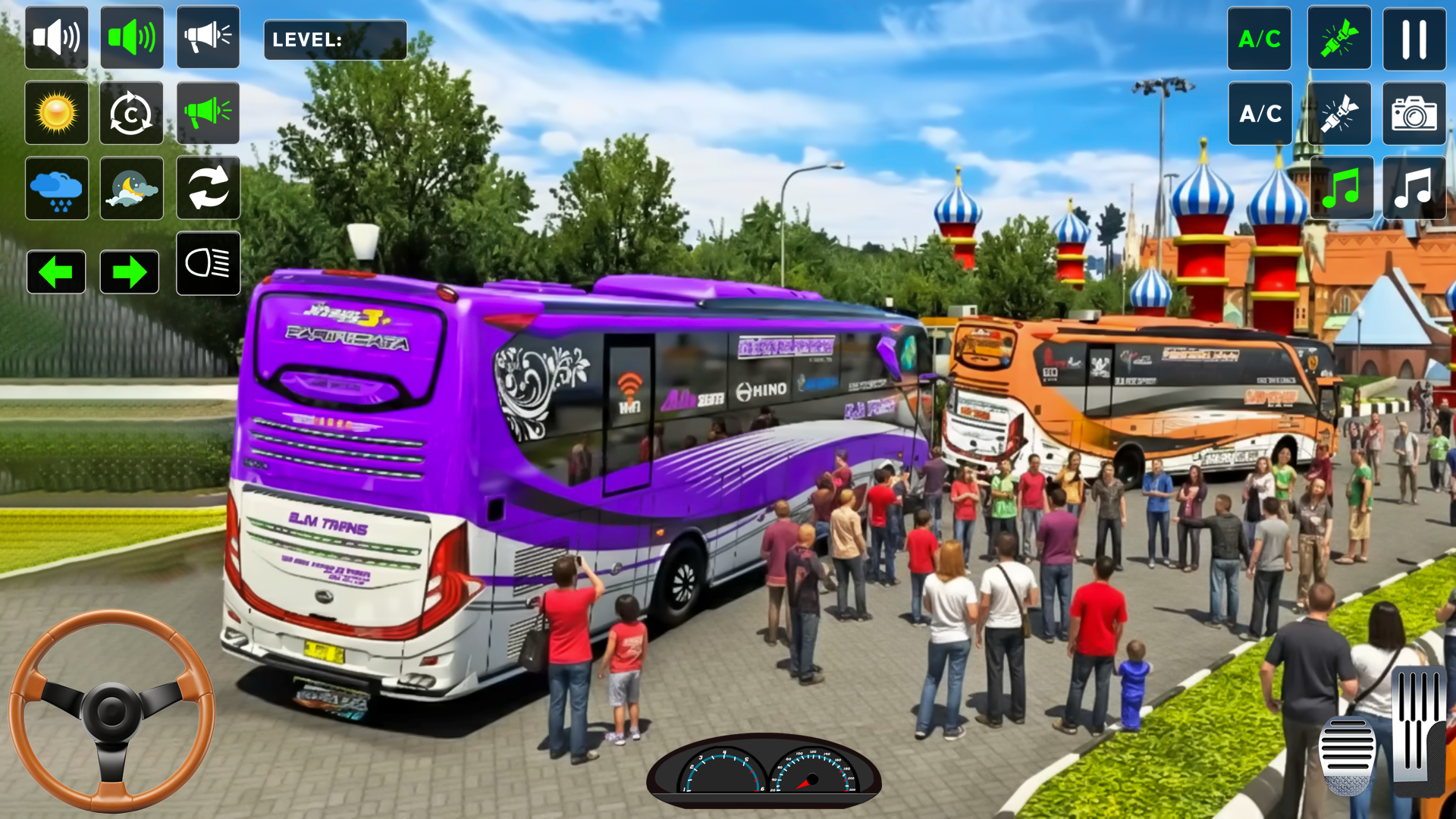Image resolution: width=1456 pixels, height=819 pixels.
Task: Toggle the second A/C switch
Action: [x=1259, y=114]
